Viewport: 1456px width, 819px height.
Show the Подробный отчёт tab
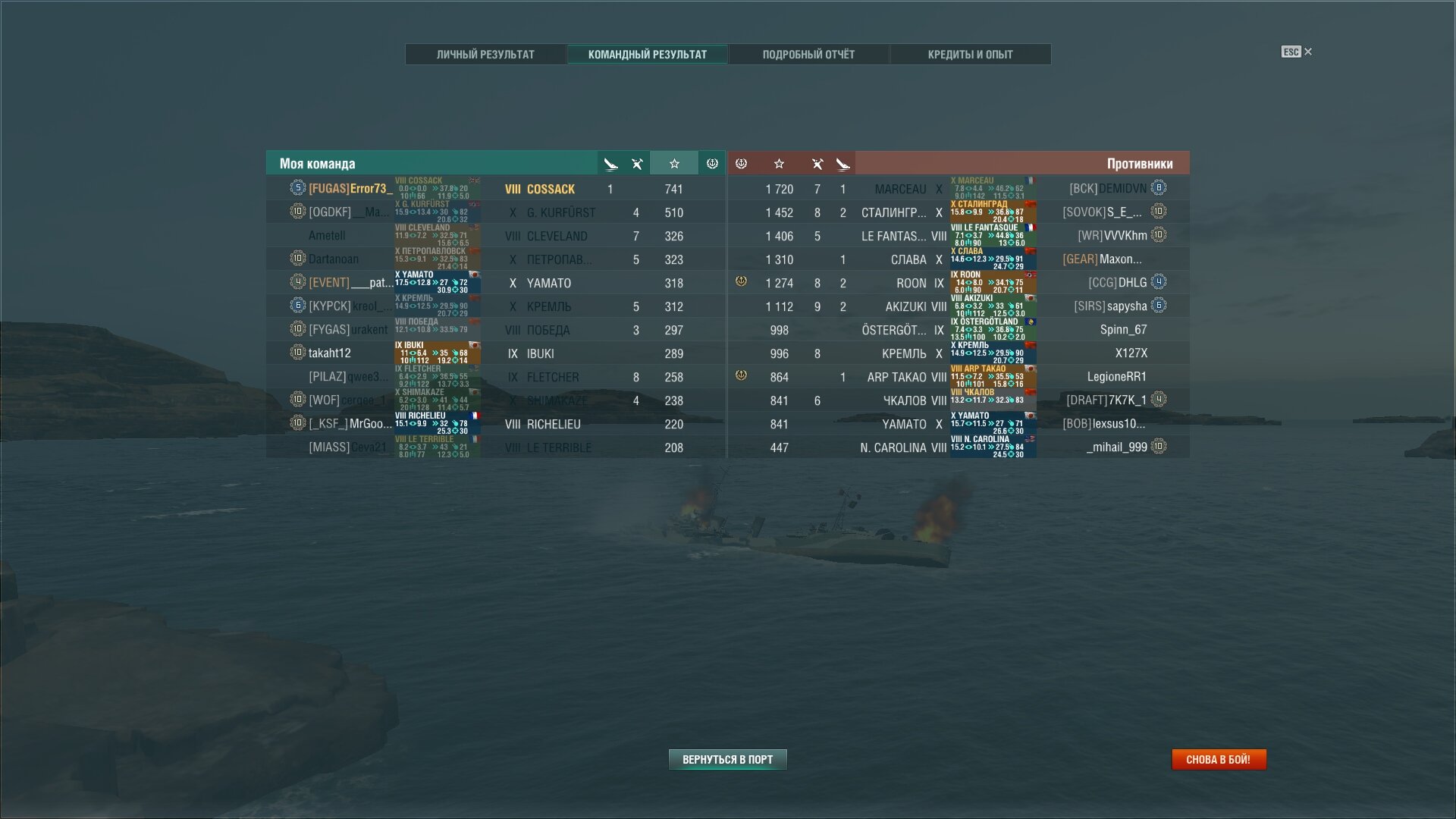coord(808,55)
